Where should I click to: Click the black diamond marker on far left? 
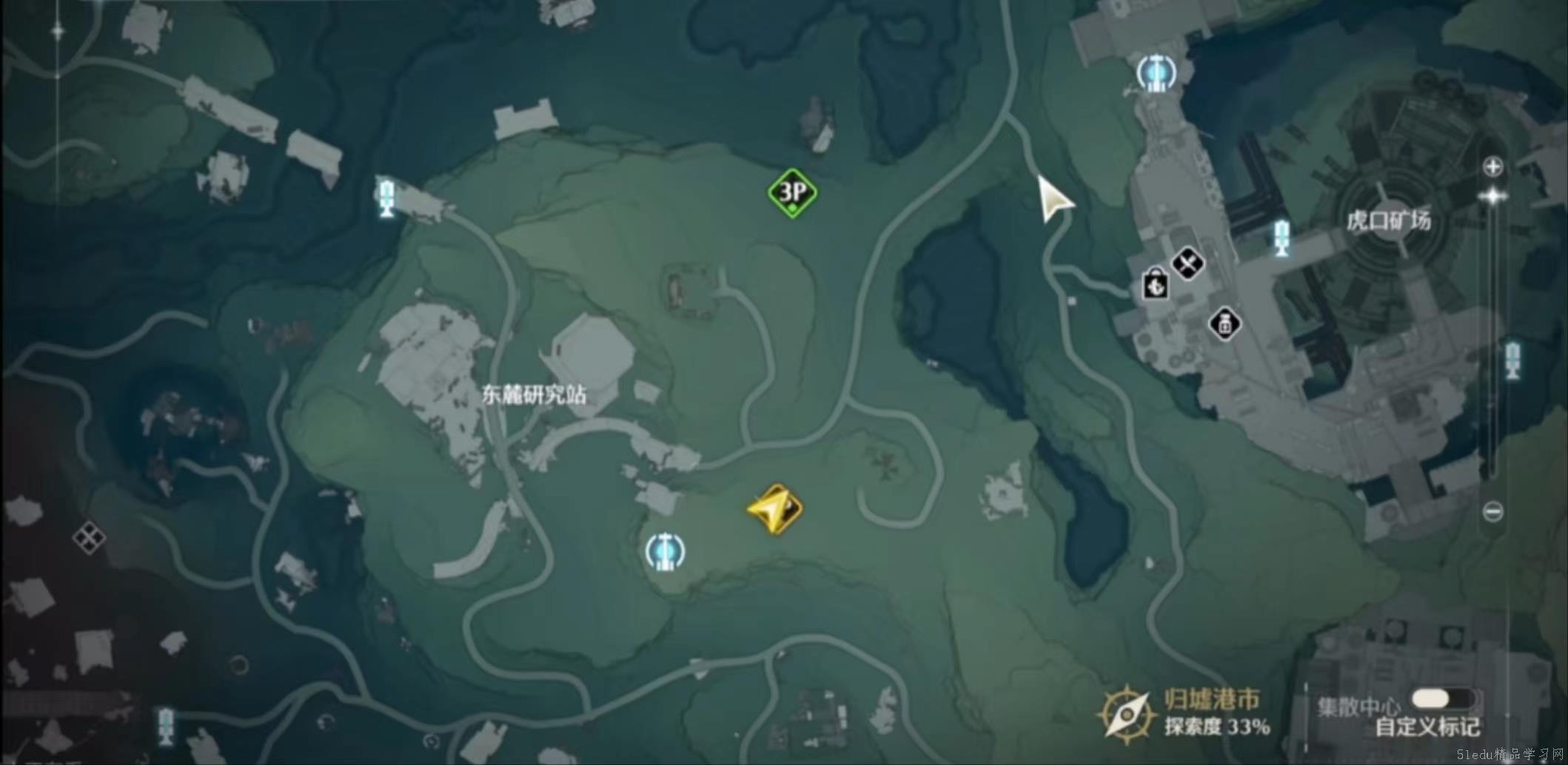[89, 539]
